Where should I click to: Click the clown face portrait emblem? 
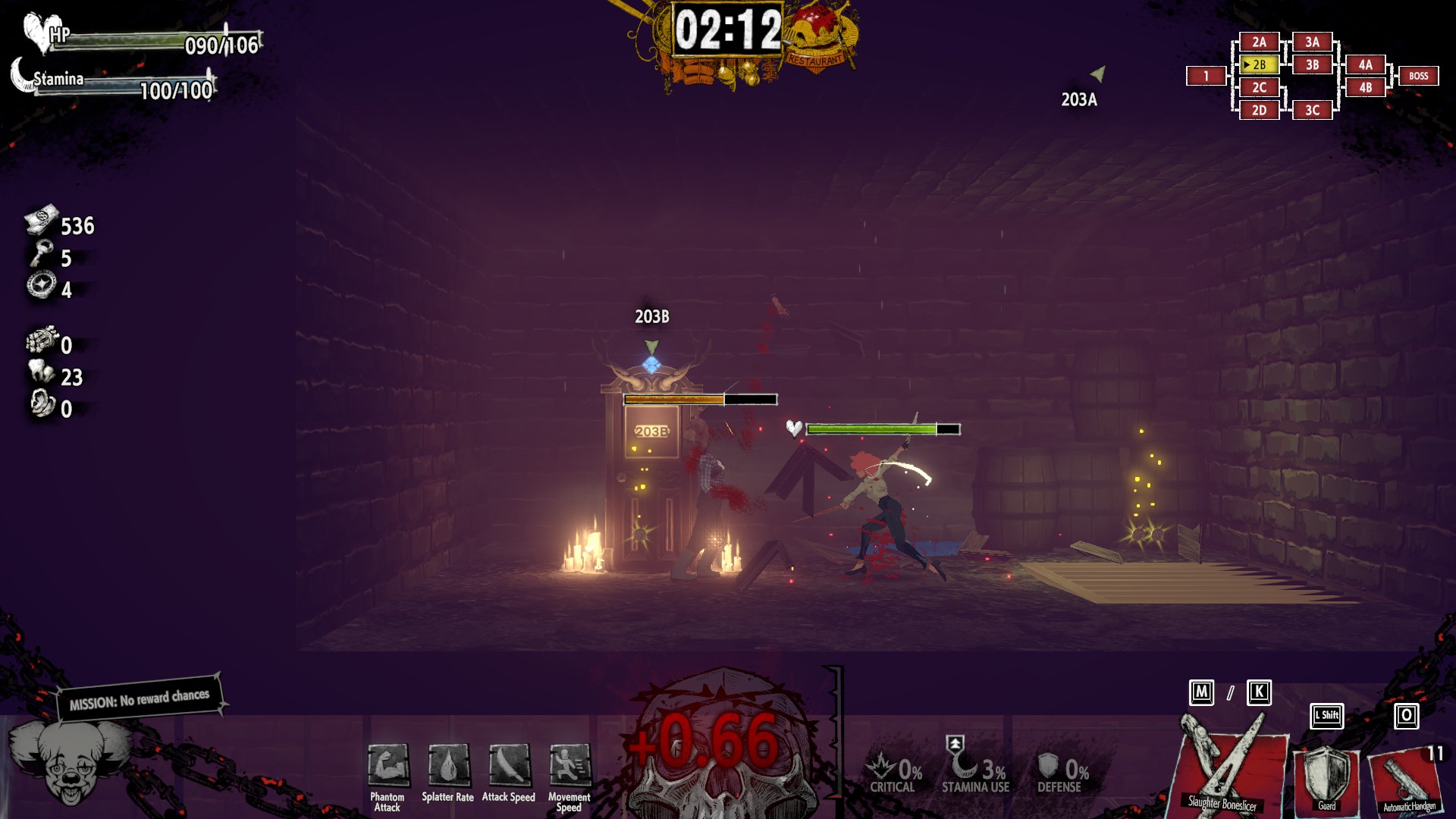pyautogui.click(x=68, y=762)
